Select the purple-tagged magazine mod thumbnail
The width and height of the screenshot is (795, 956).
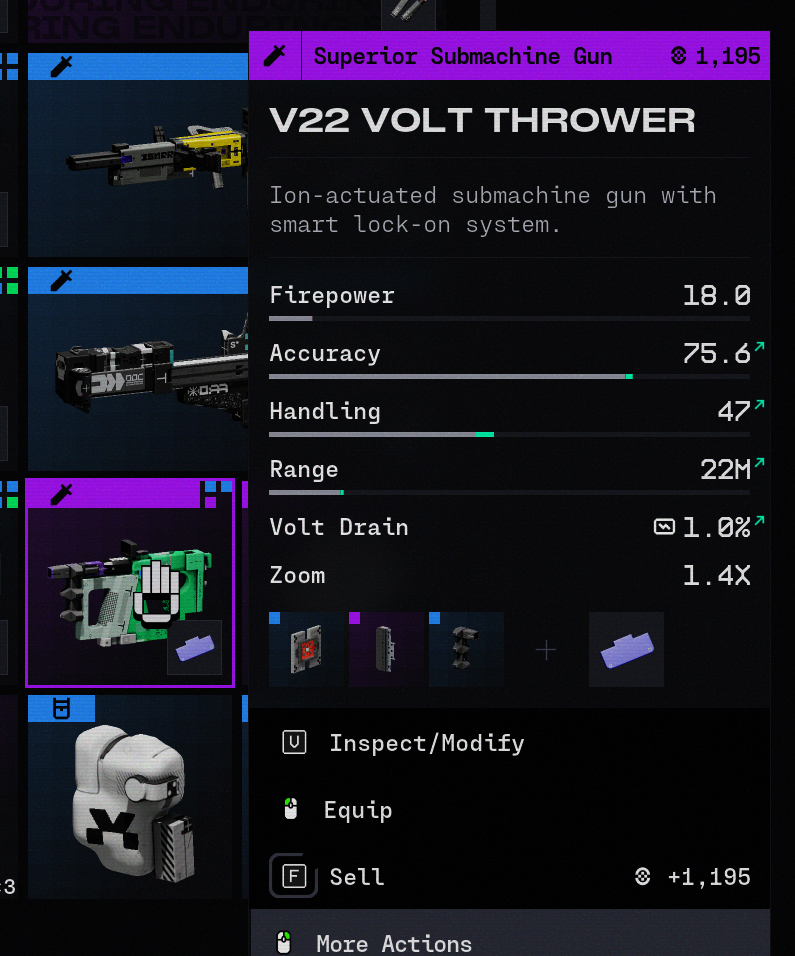pyautogui.click(x=386, y=650)
